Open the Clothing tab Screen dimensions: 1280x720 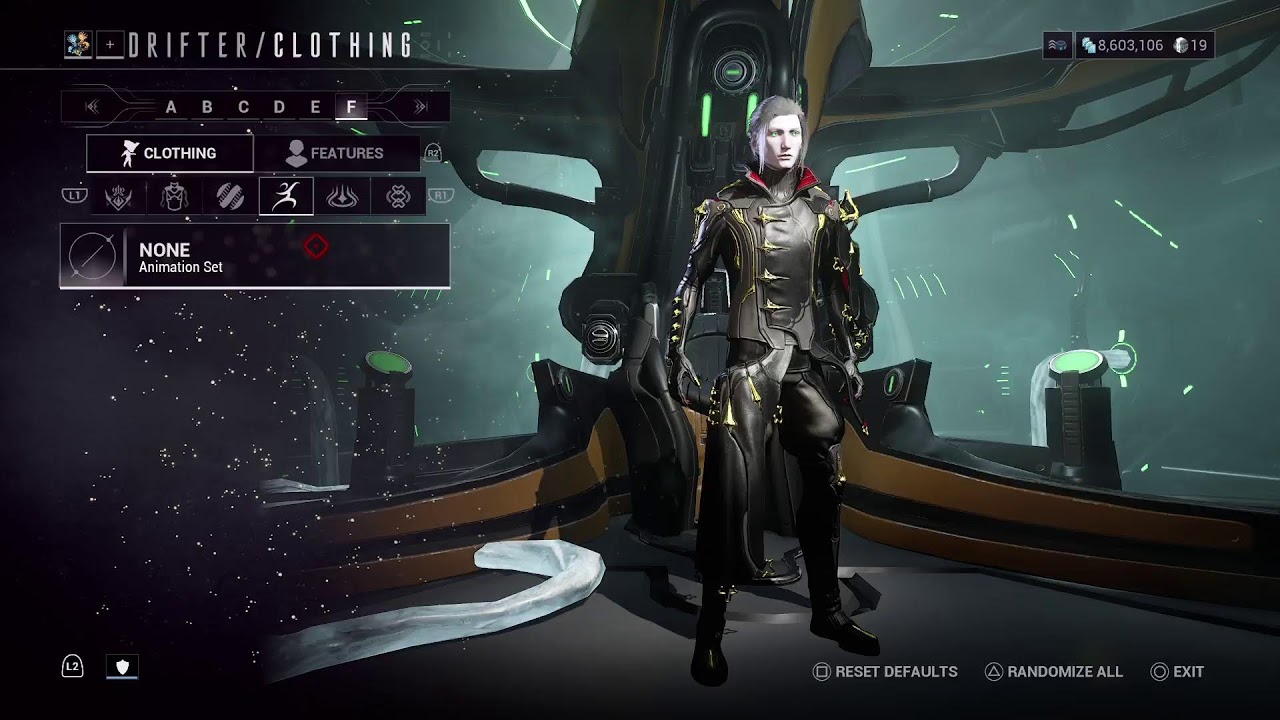pyautogui.click(x=169, y=153)
